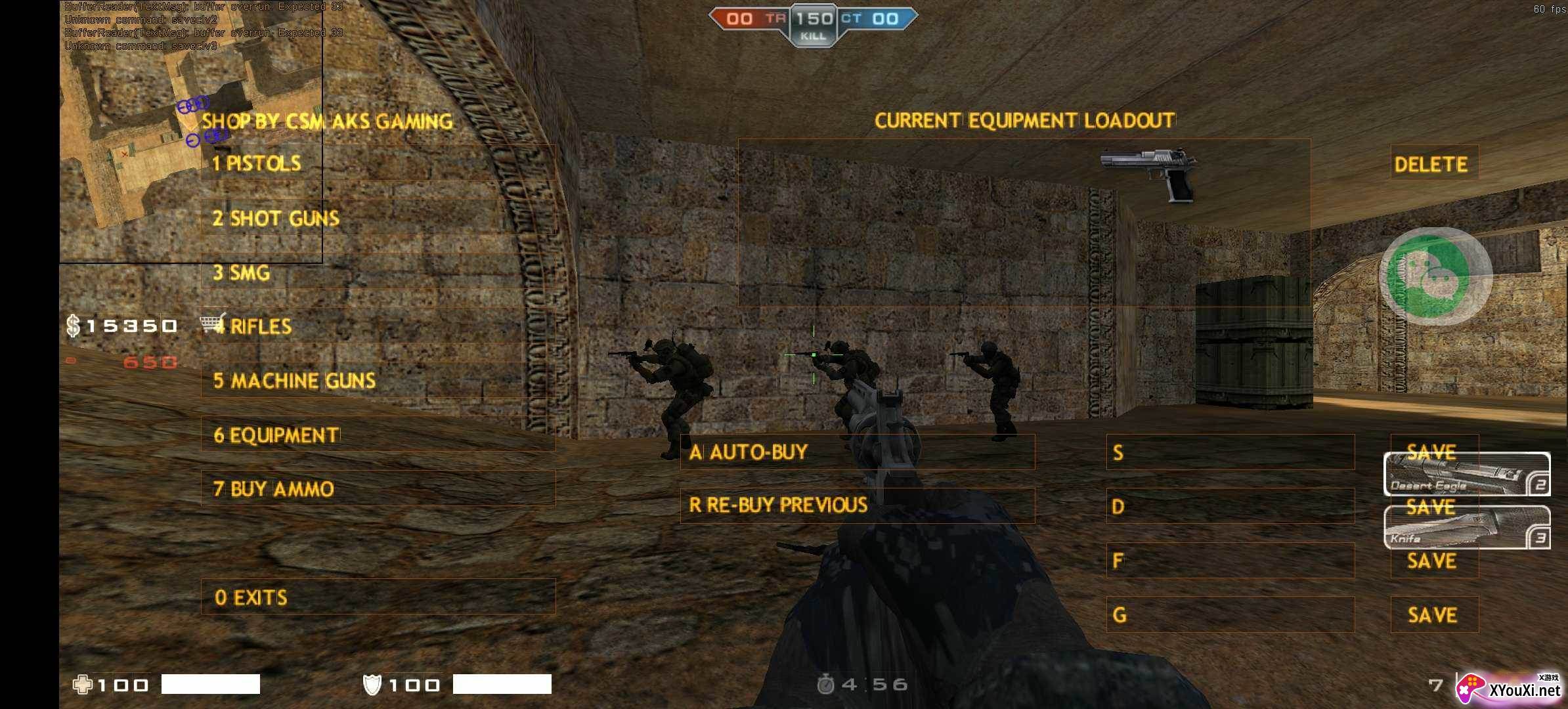The width and height of the screenshot is (1568, 709).
Task: Exit the shop with 0 Exits
Action: 378,597
